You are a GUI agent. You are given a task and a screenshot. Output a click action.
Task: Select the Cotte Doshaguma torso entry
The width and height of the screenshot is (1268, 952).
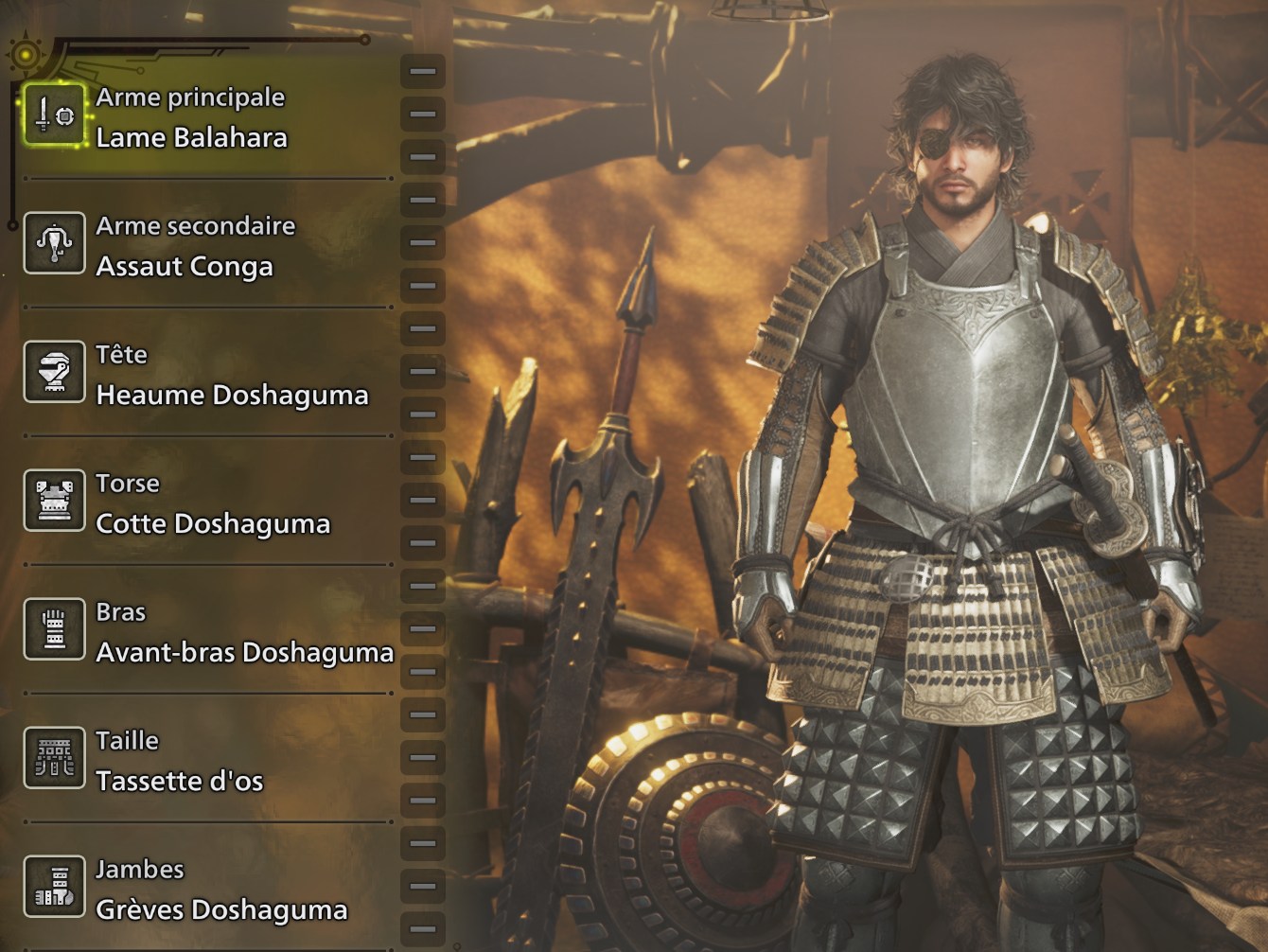click(212, 524)
